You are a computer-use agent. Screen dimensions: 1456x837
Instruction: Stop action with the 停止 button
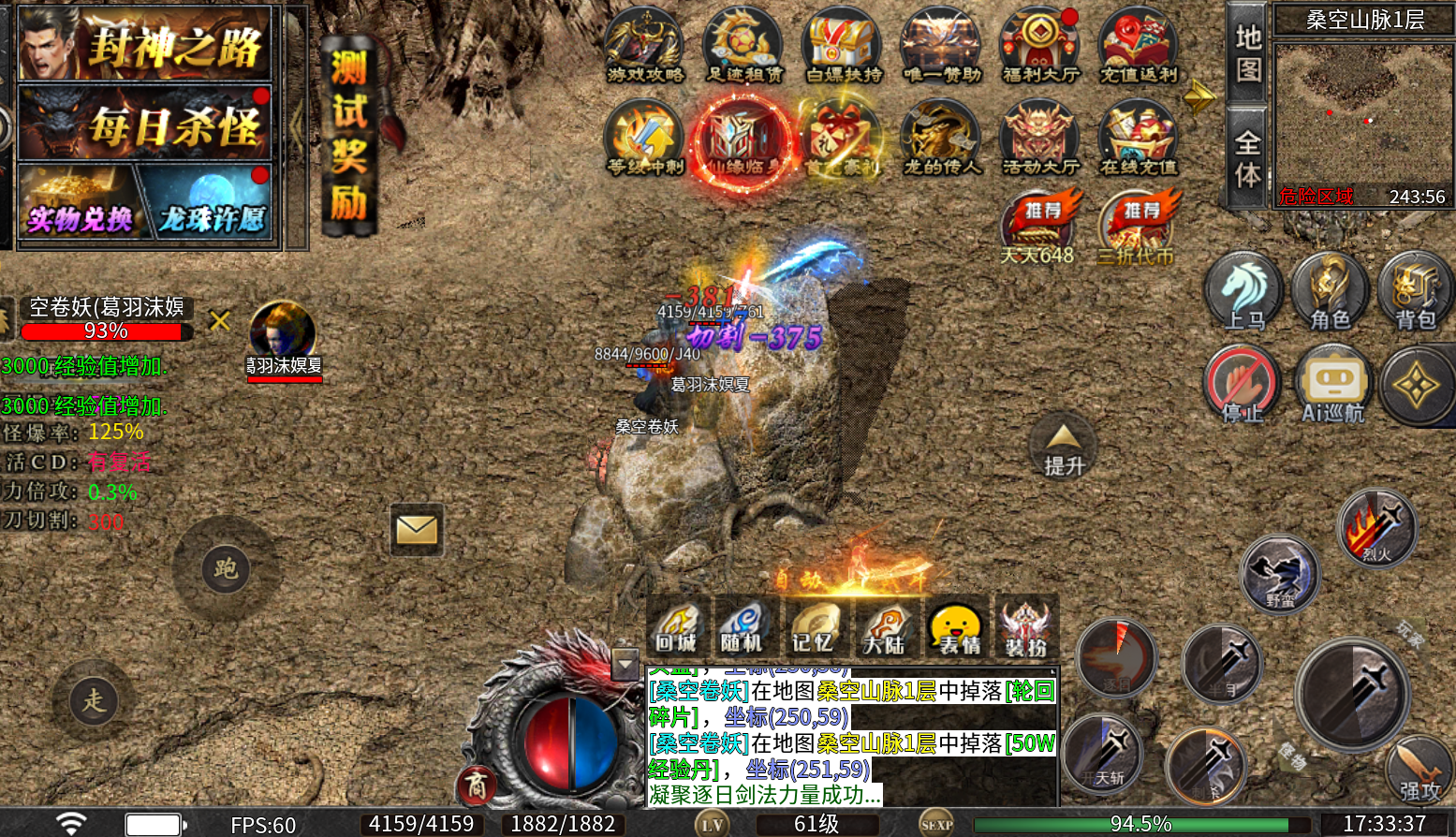coord(1243,386)
